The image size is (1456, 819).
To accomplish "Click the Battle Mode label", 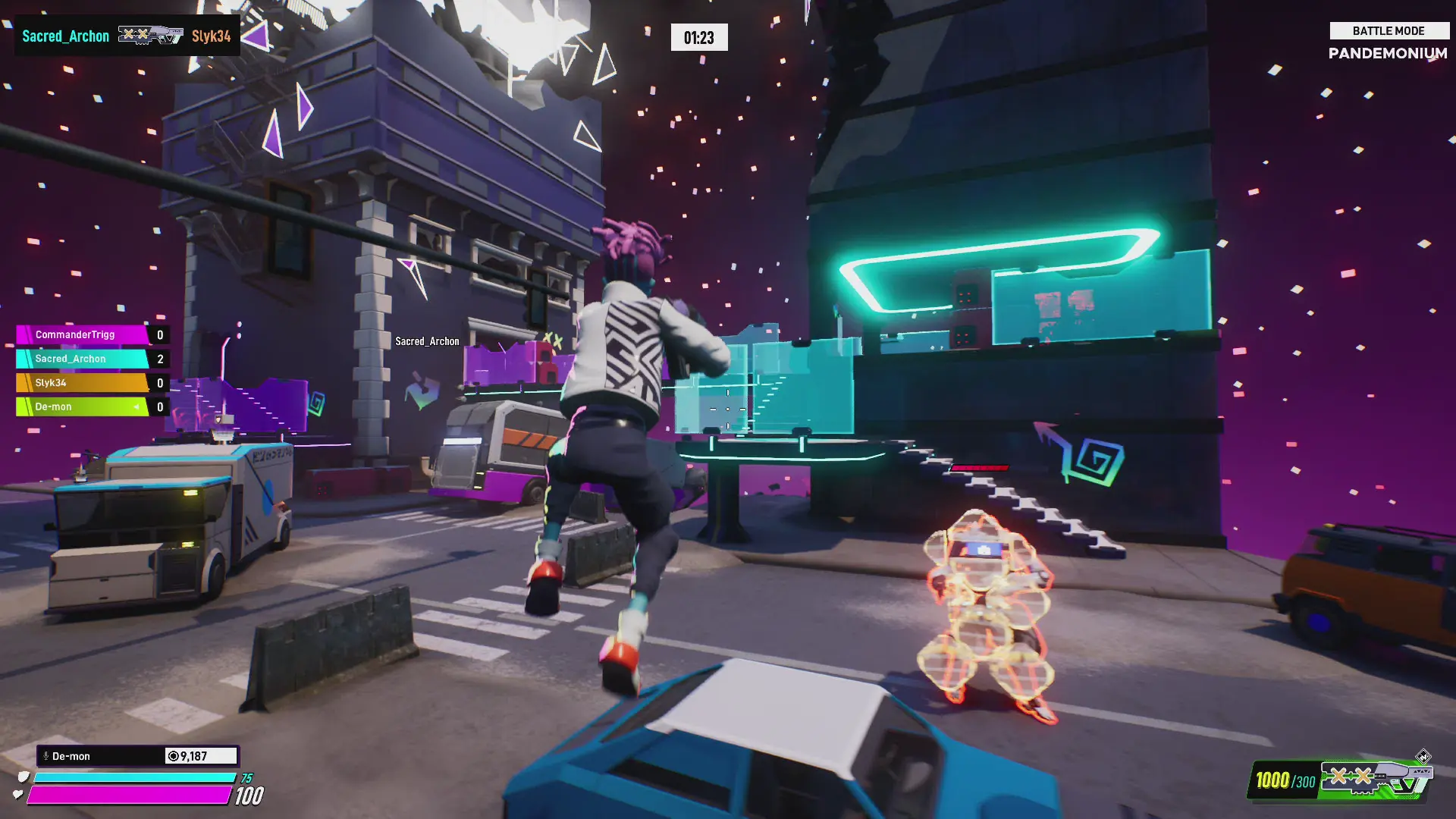I will 1389,31.
